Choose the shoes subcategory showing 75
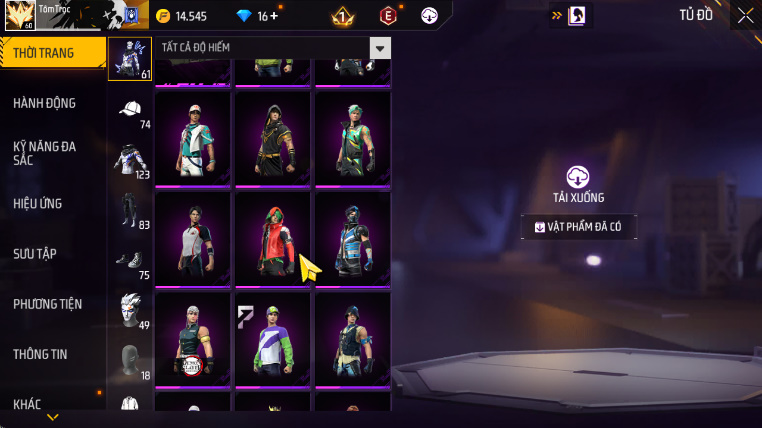This screenshot has width=762, height=428. (x=130, y=260)
